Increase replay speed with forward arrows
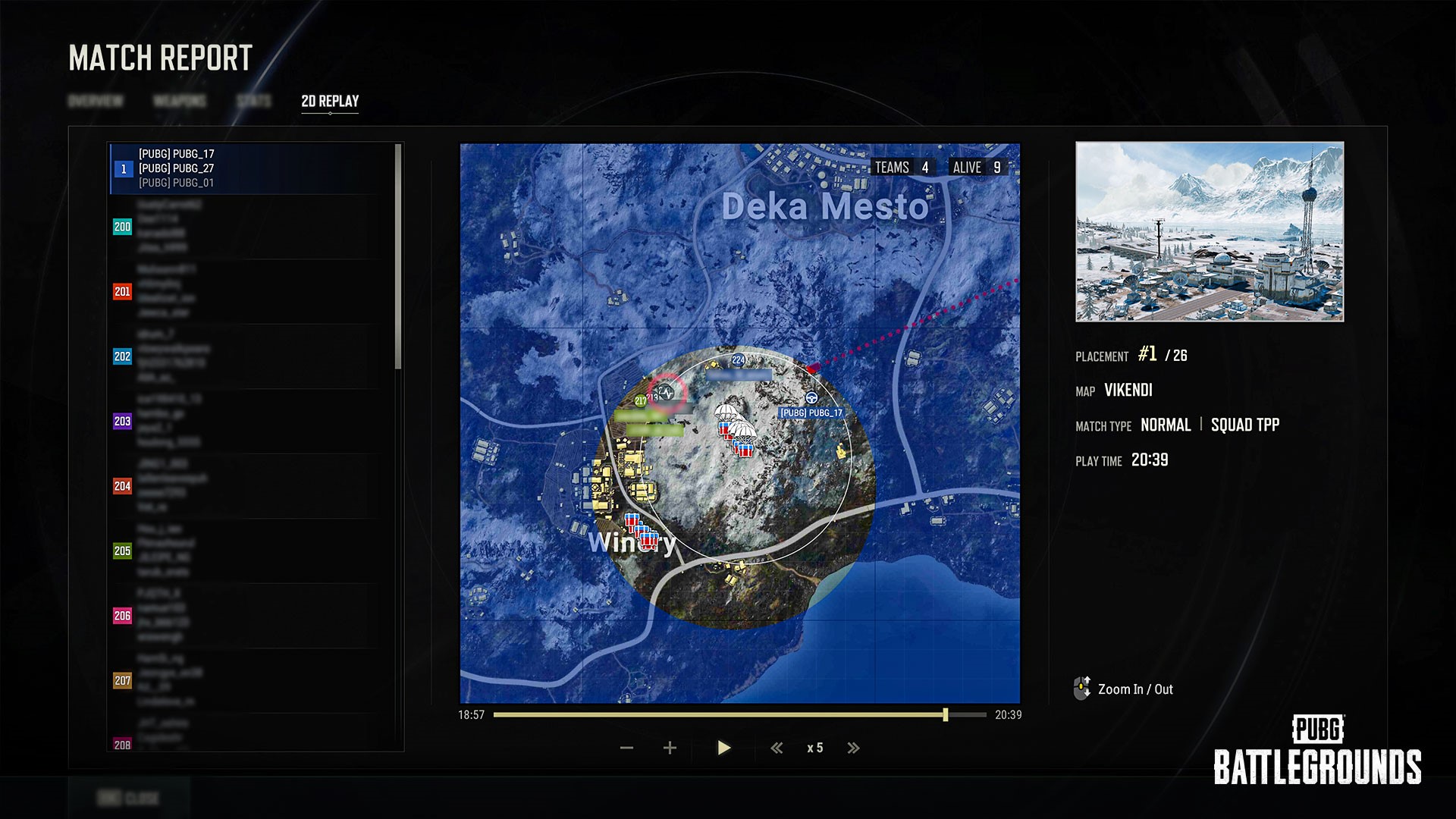This screenshot has height=819, width=1456. 853,748
